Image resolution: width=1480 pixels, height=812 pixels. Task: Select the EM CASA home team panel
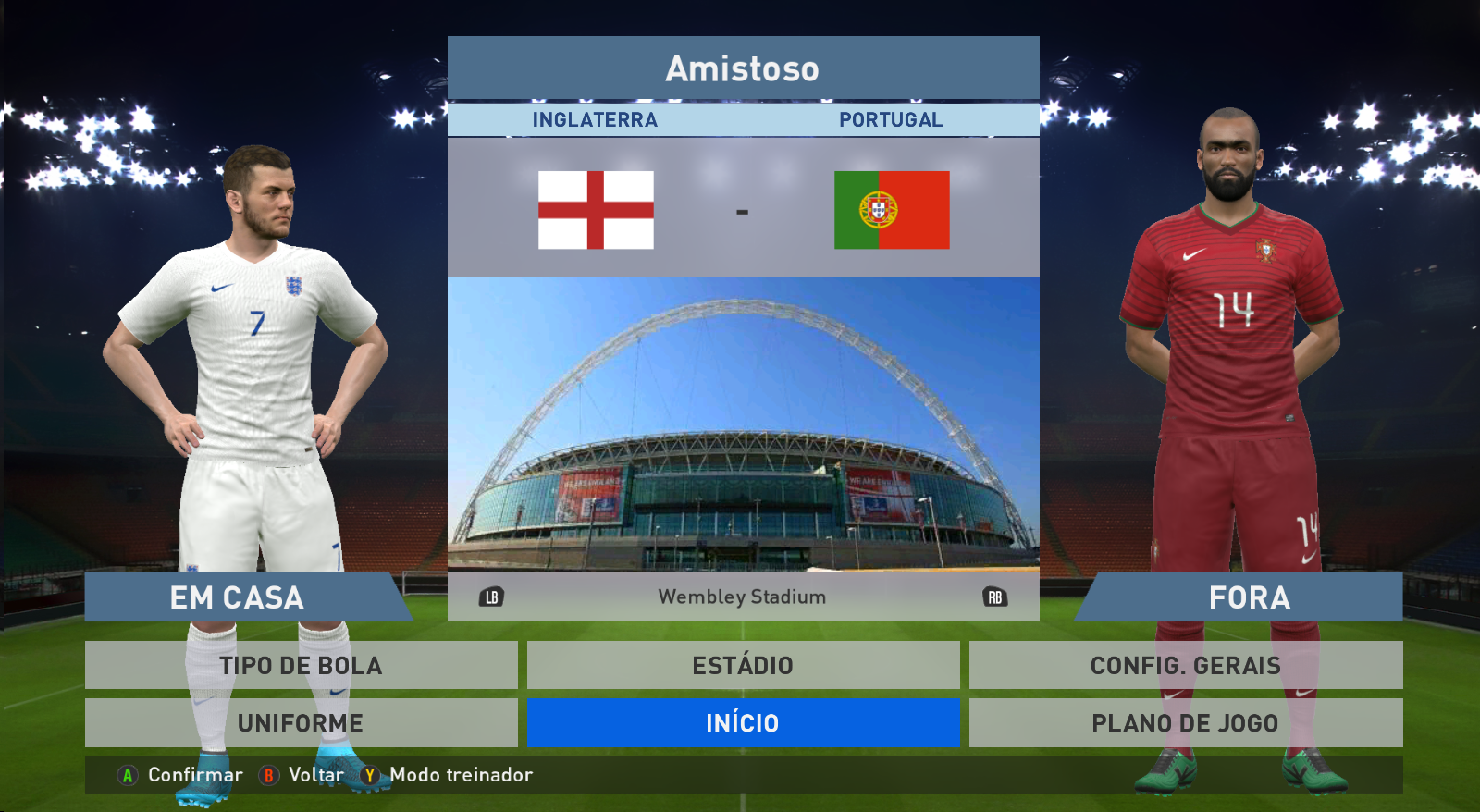point(238,597)
